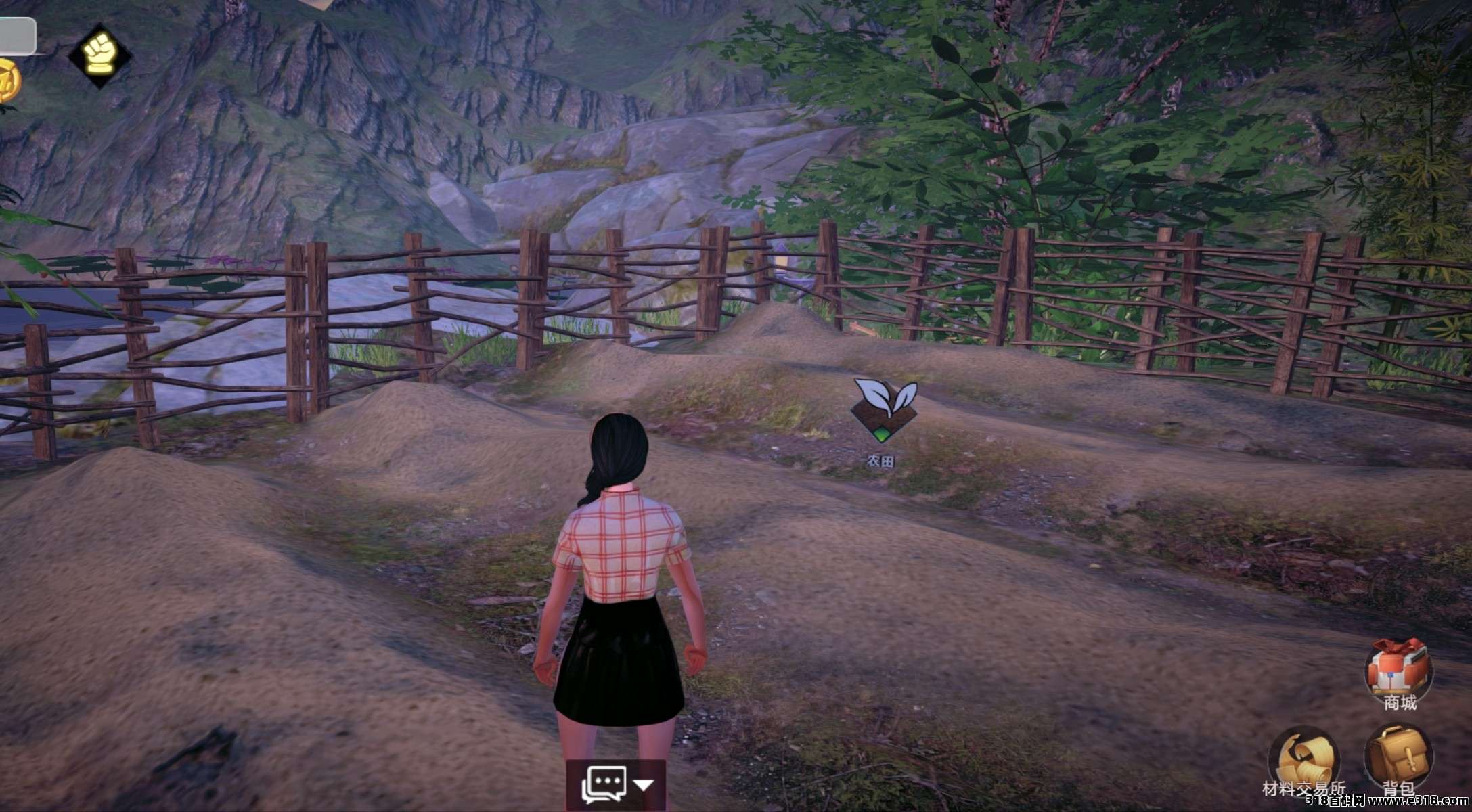The width and height of the screenshot is (1472, 812).
Task: Expand the chat dropdown arrow
Action: pos(644,785)
